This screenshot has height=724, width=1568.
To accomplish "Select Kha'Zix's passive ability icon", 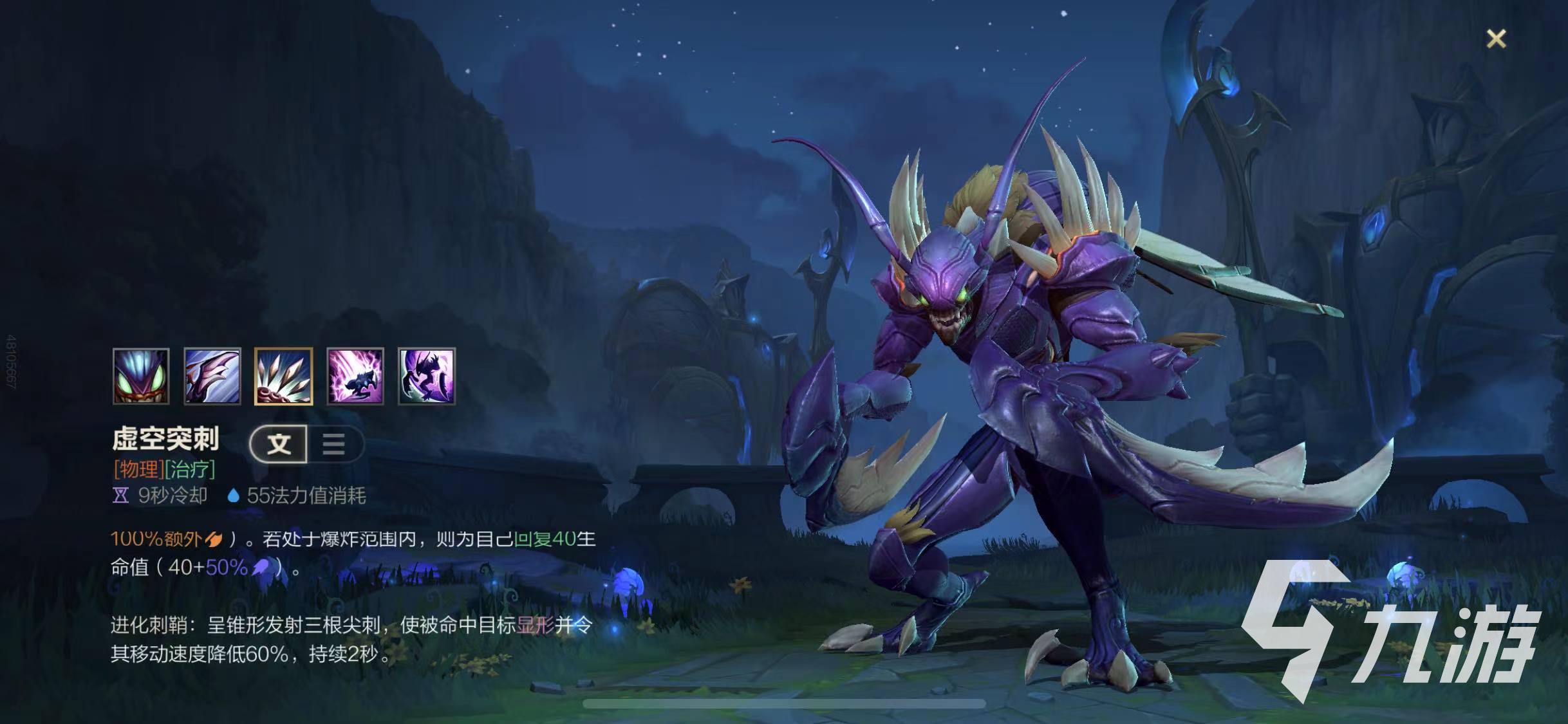I will coord(141,376).
